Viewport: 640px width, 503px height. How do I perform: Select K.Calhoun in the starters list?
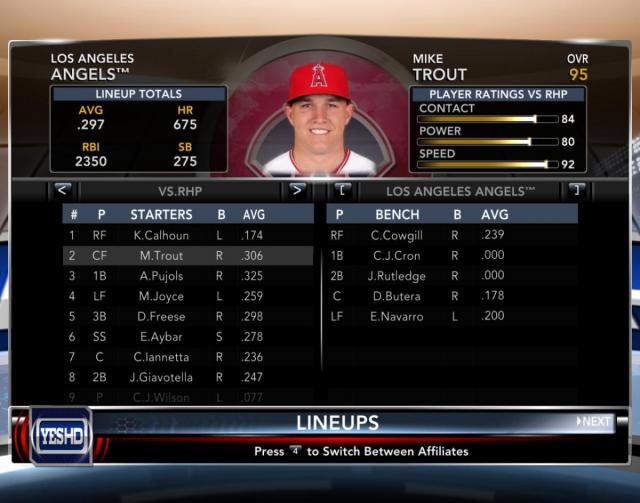(160, 235)
